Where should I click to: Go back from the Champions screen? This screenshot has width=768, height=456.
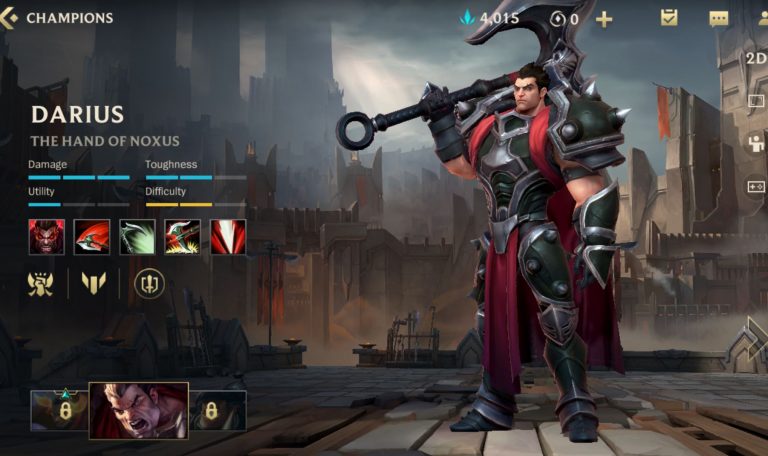click(9, 18)
